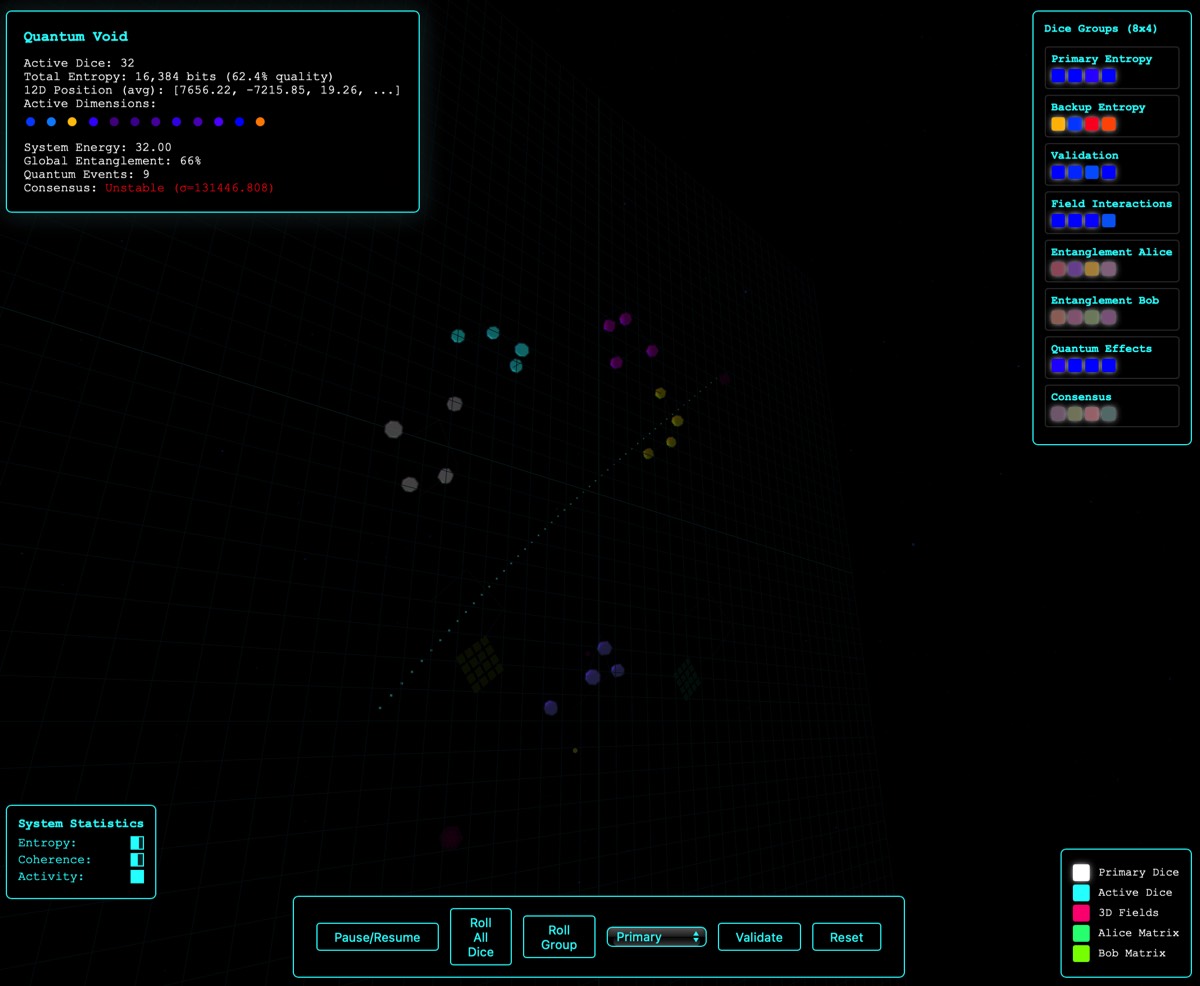The image size is (1200, 986).
Task: Select the Entanglement Alice group
Action: (1111, 260)
